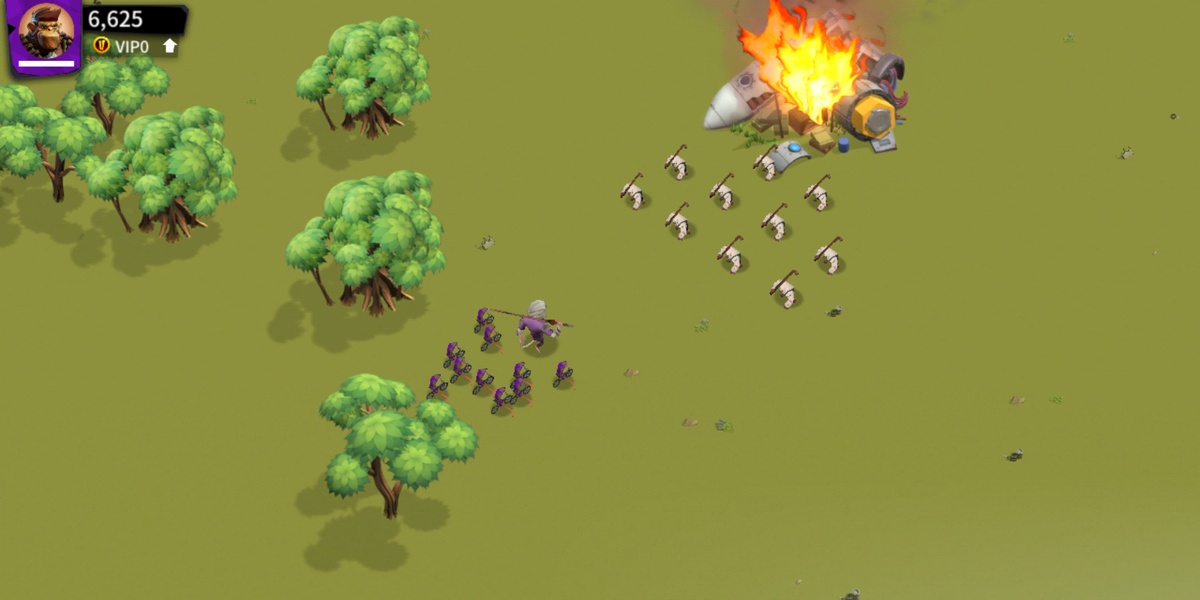Click the white up arrow beside VIP0

click(x=170, y=46)
